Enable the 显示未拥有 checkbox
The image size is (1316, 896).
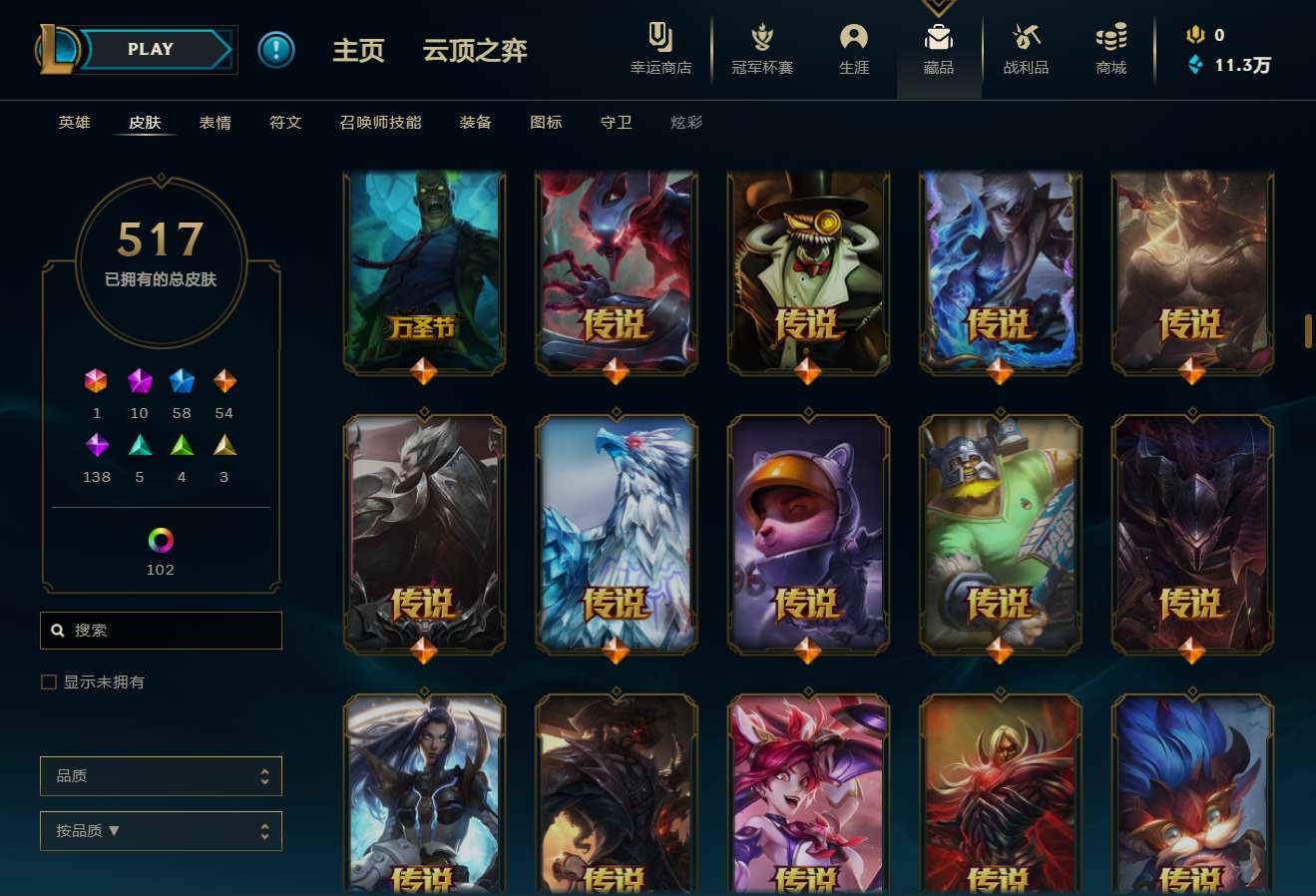click(x=48, y=681)
